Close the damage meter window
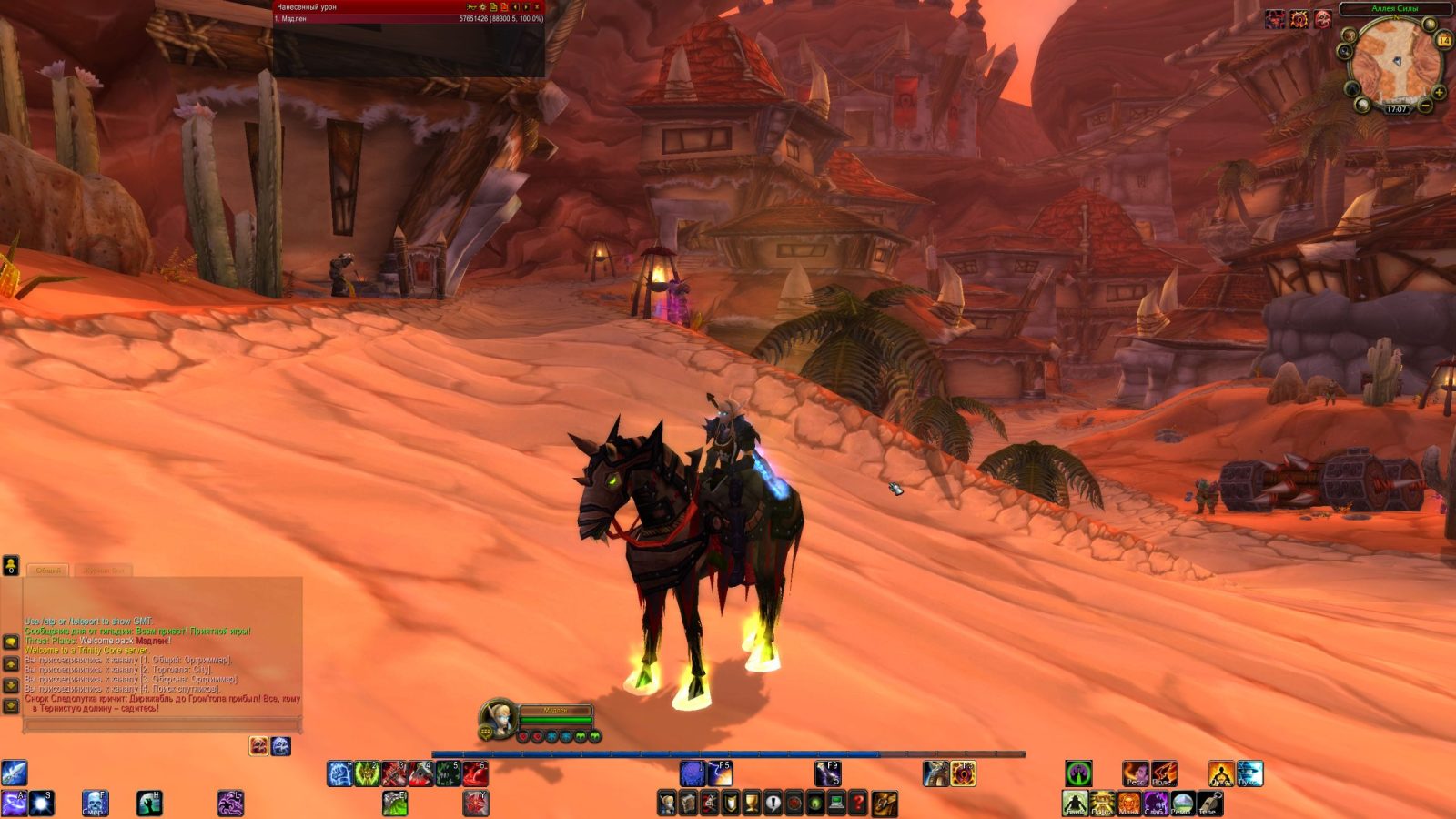This screenshot has width=1456, height=819. pos(537,7)
